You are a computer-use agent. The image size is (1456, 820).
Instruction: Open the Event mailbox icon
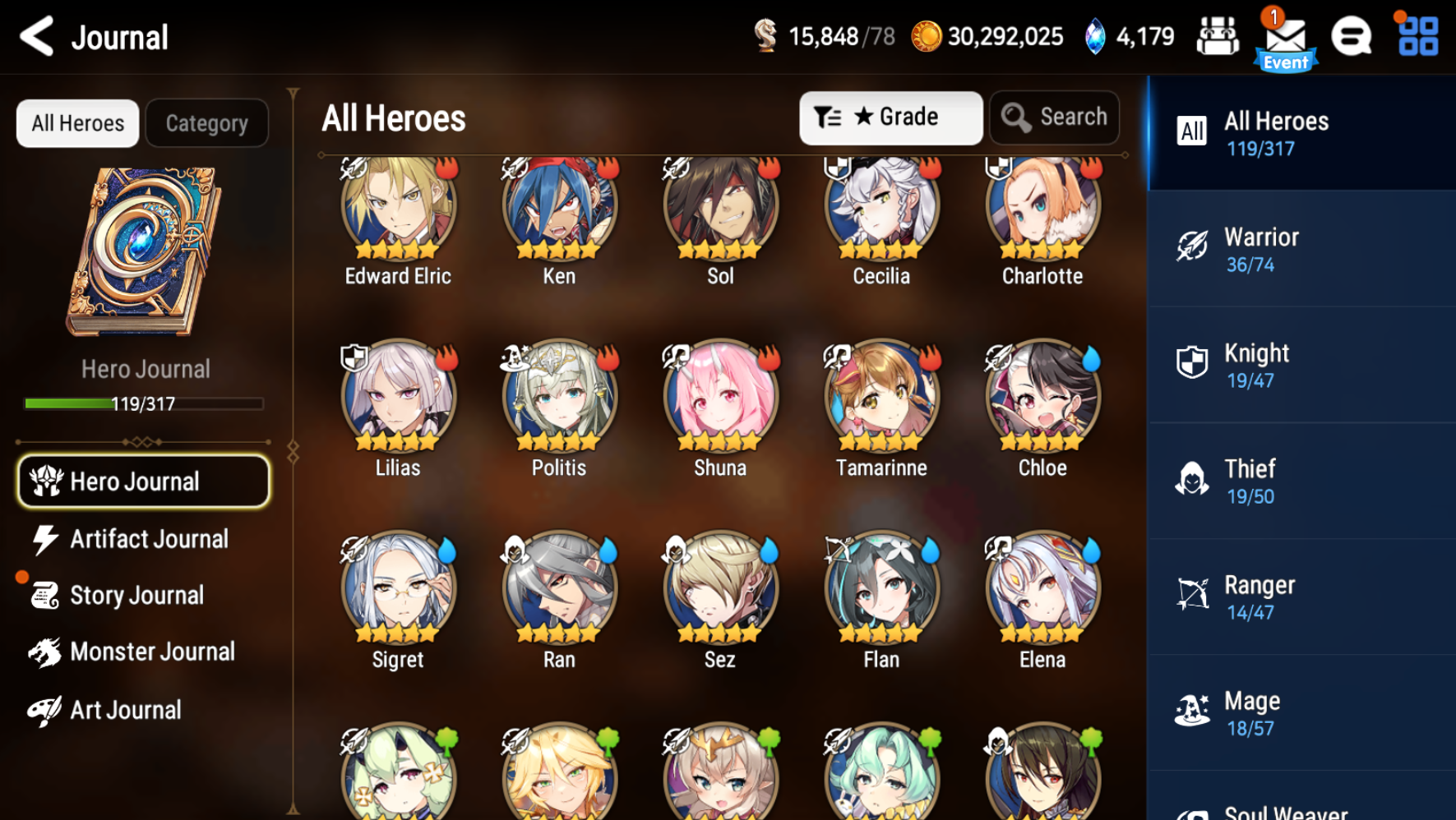[1285, 39]
